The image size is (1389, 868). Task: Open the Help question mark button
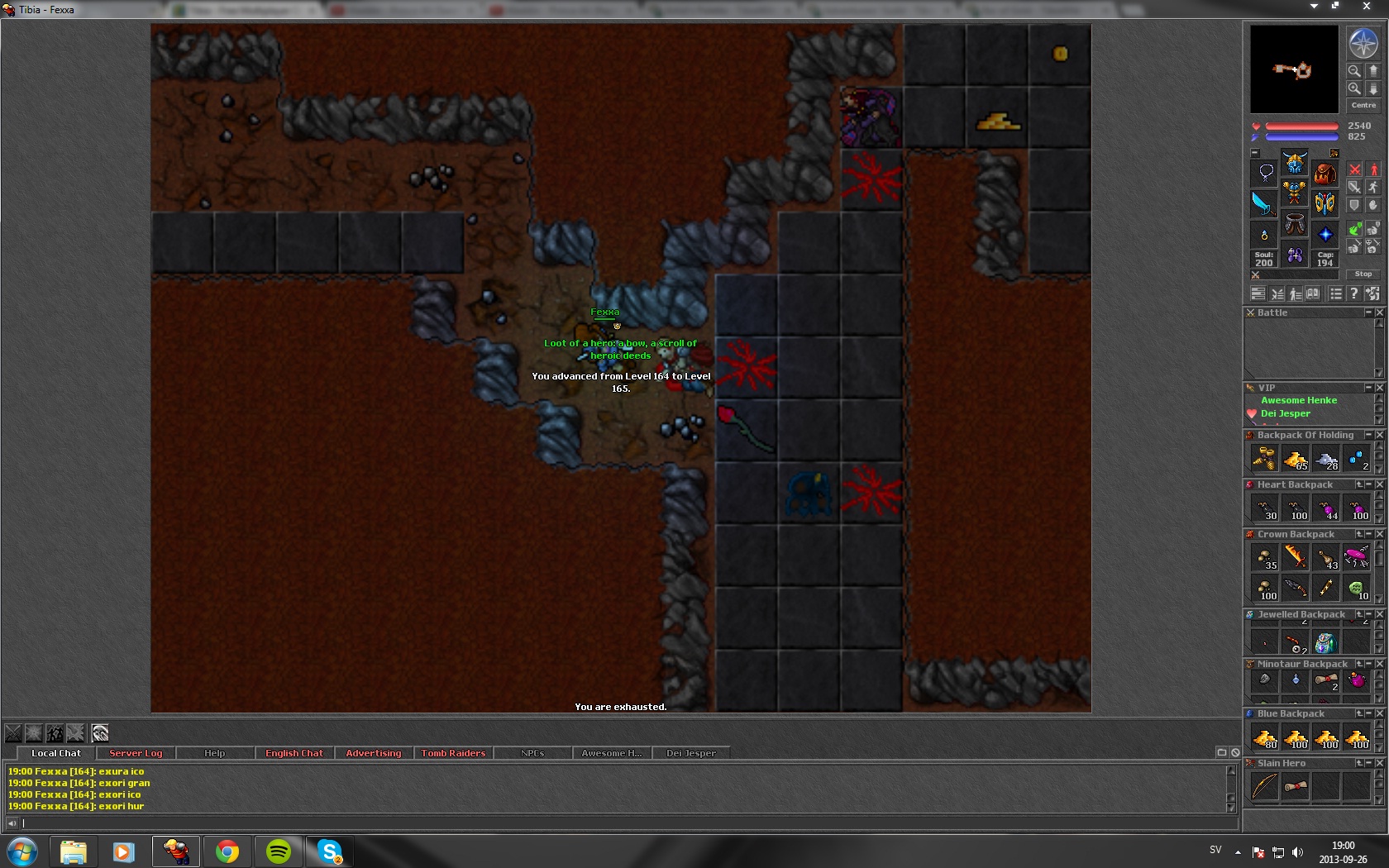(1353, 293)
